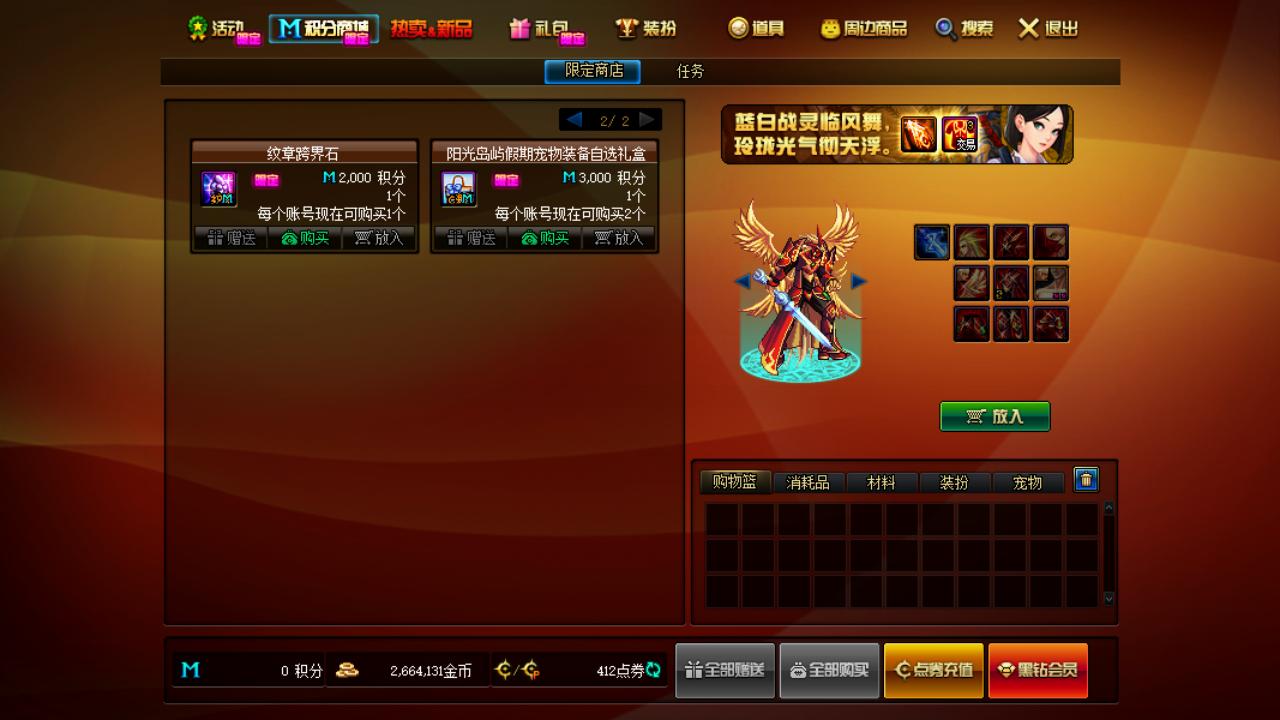The width and height of the screenshot is (1280, 720).
Task: Open the 礼包 gift icon
Action: click(519, 30)
